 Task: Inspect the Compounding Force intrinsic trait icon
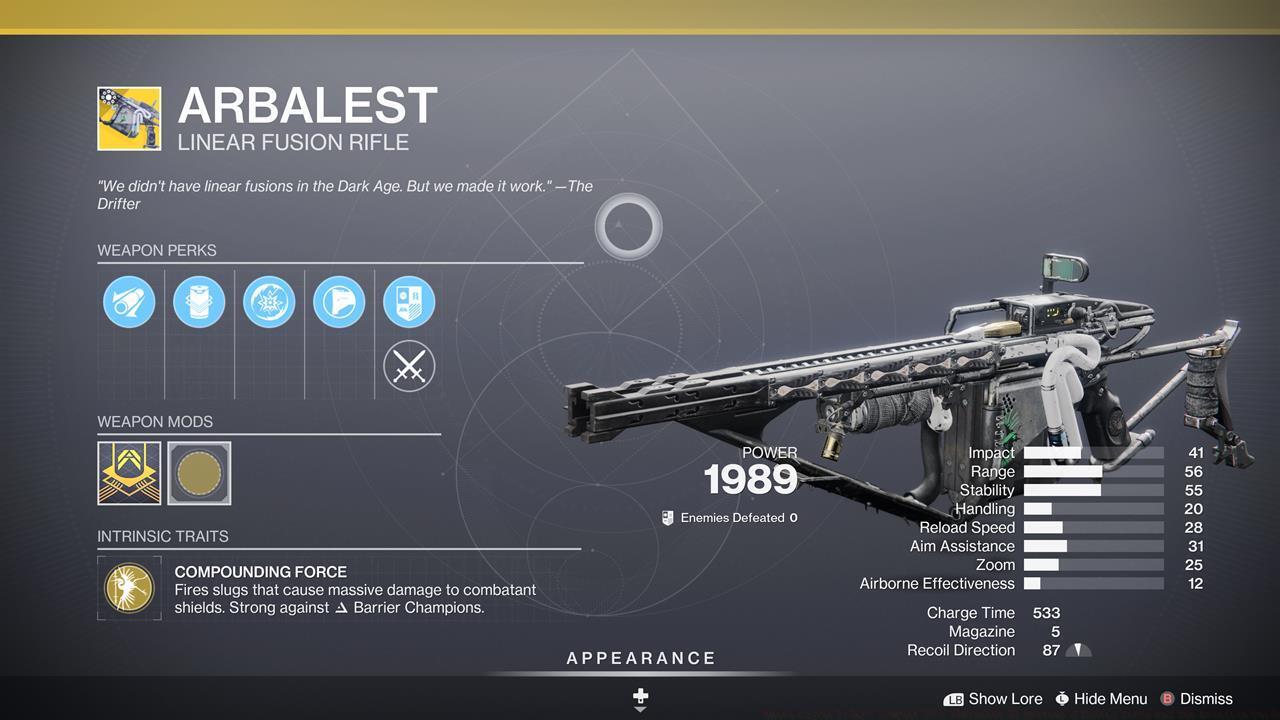(x=129, y=588)
